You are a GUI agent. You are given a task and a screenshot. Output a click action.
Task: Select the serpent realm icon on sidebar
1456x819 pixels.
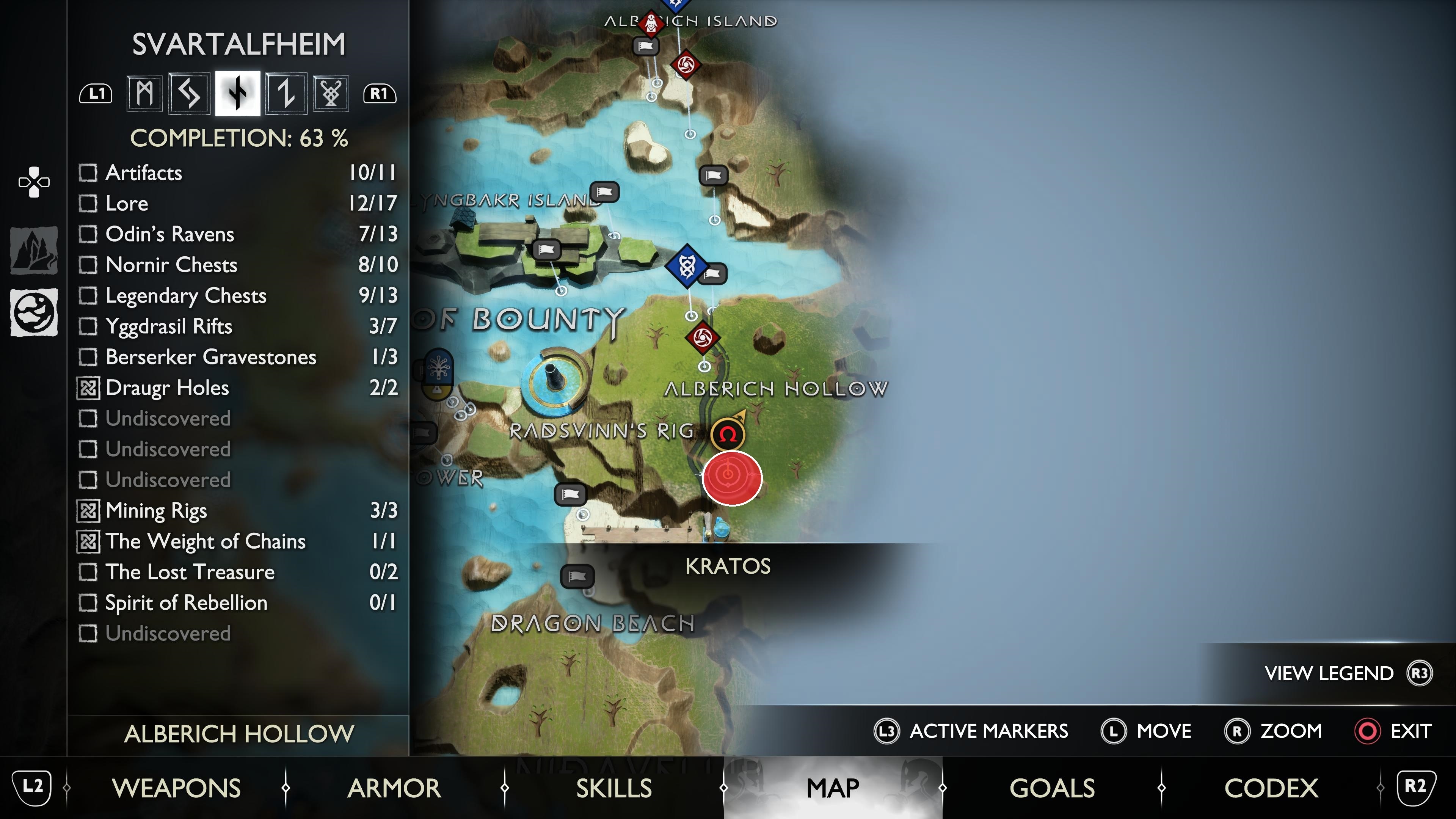[34, 312]
